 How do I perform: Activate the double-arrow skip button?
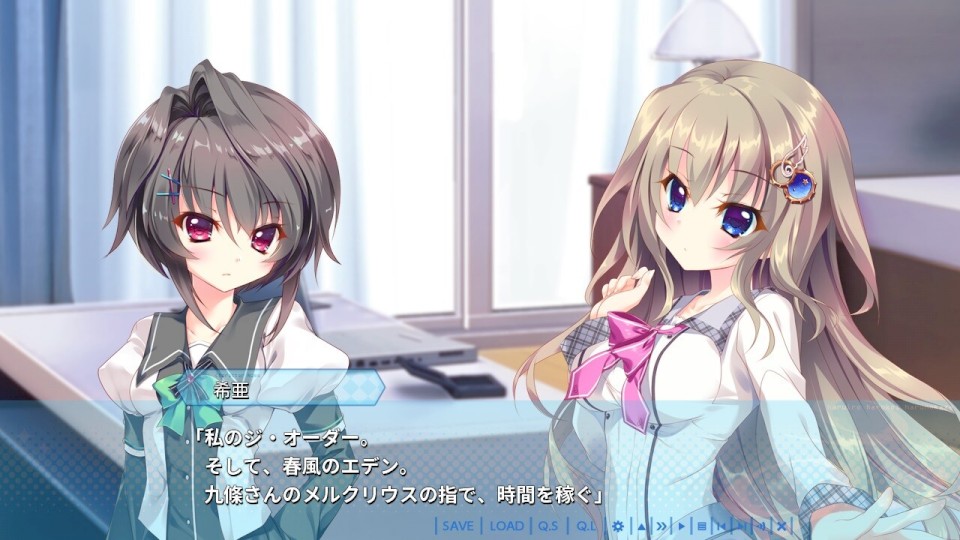661,526
